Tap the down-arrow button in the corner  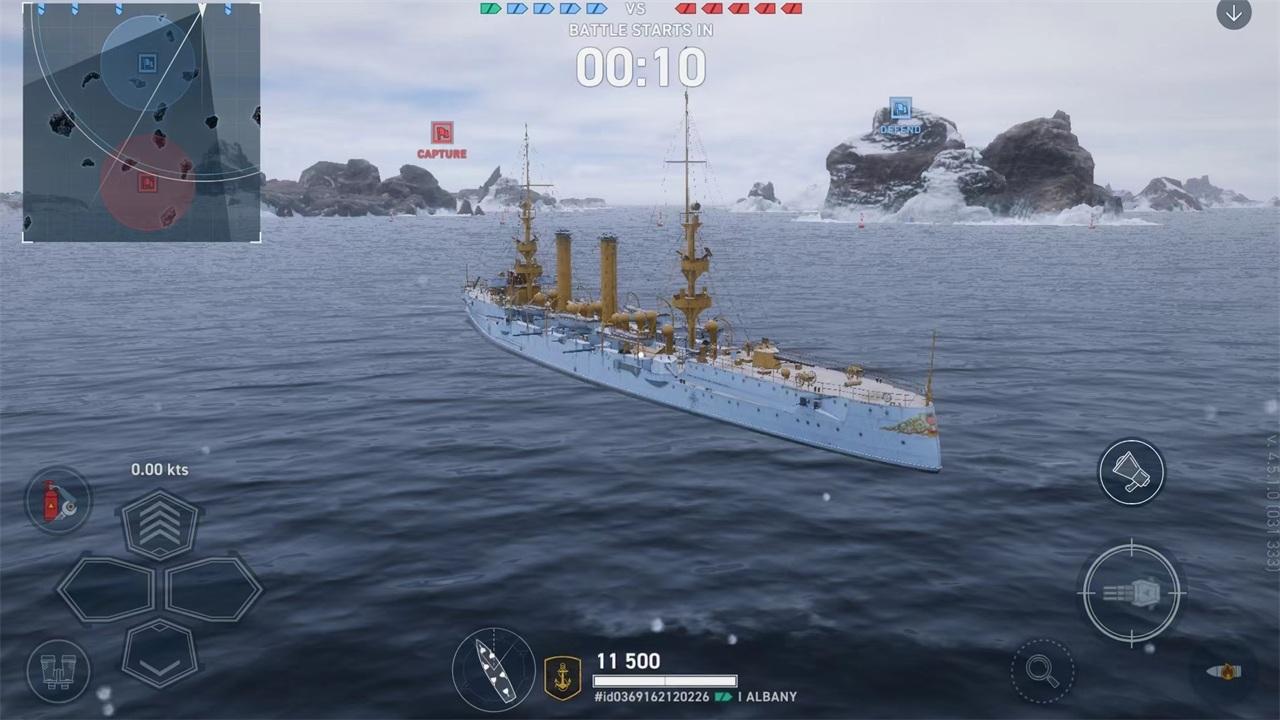1233,14
